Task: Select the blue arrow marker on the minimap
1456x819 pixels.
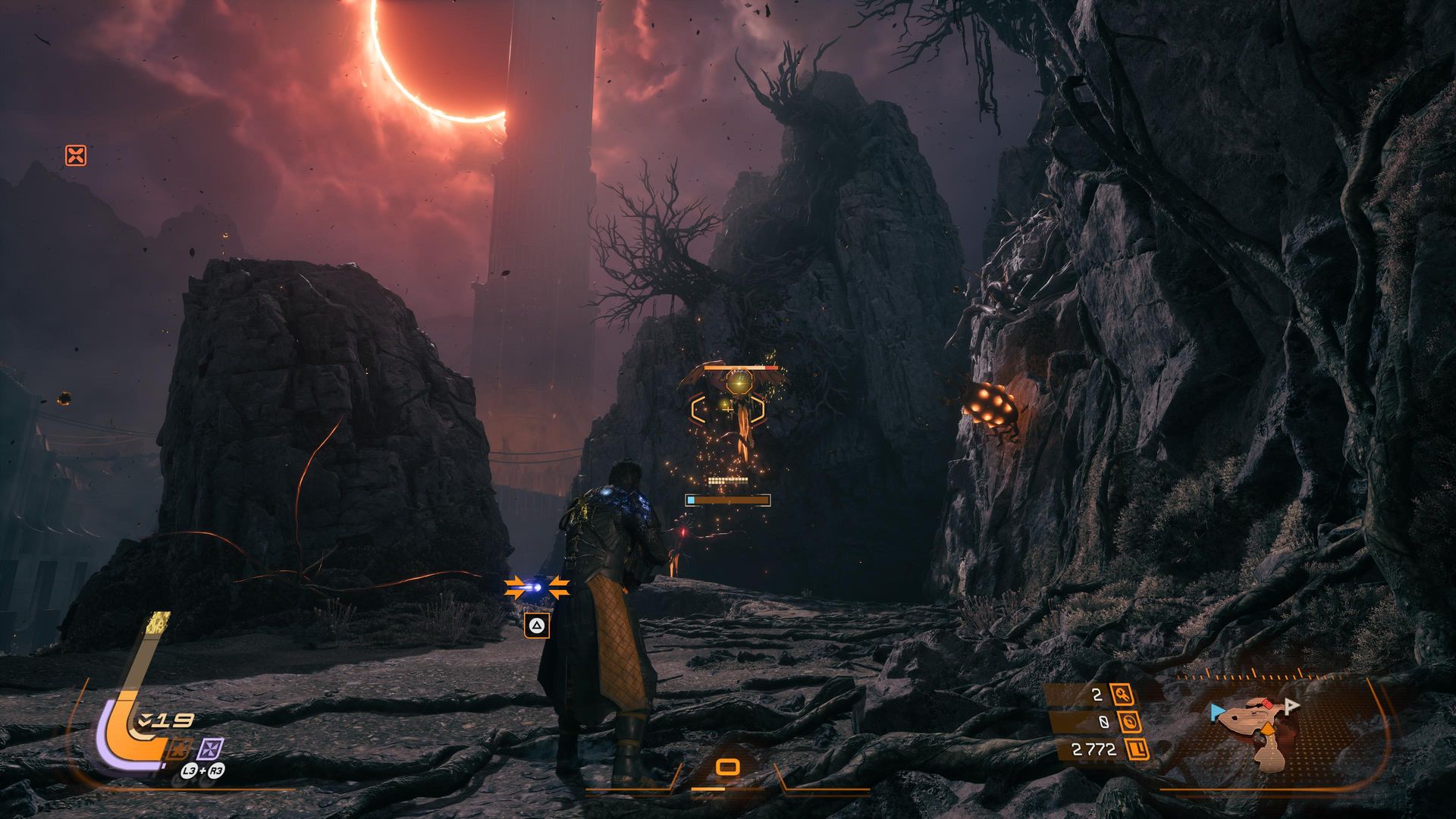Action: [1217, 711]
